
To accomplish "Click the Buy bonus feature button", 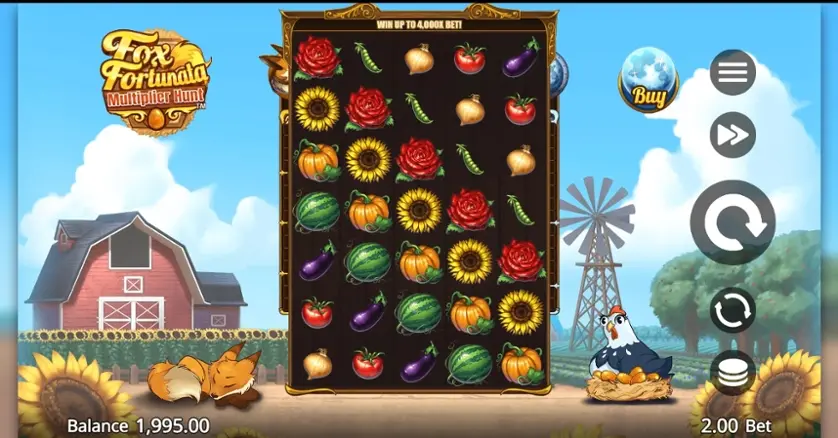I will [x=647, y=79].
